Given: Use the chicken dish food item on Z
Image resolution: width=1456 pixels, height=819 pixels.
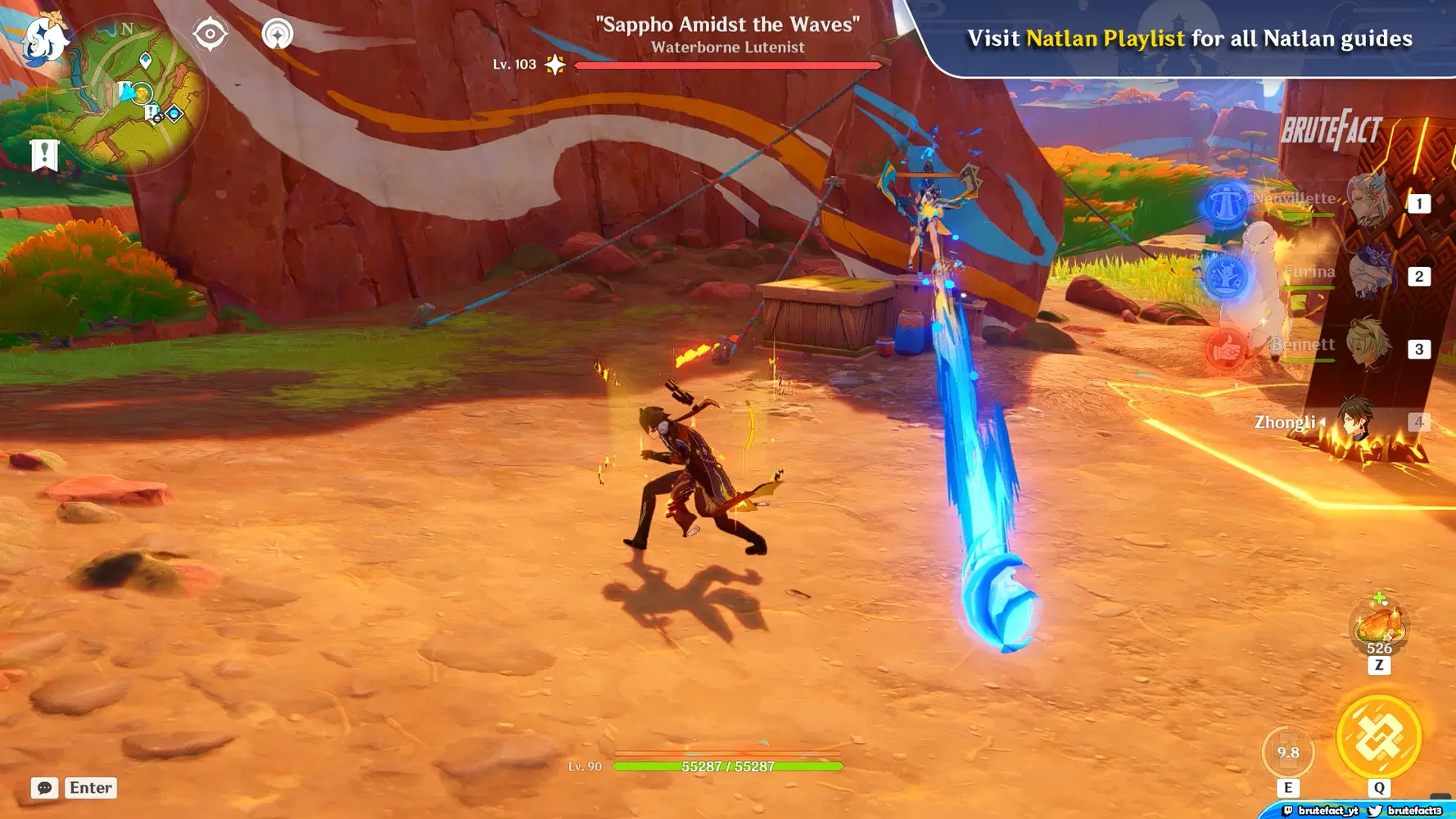Looking at the screenshot, I should coord(1381,624).
